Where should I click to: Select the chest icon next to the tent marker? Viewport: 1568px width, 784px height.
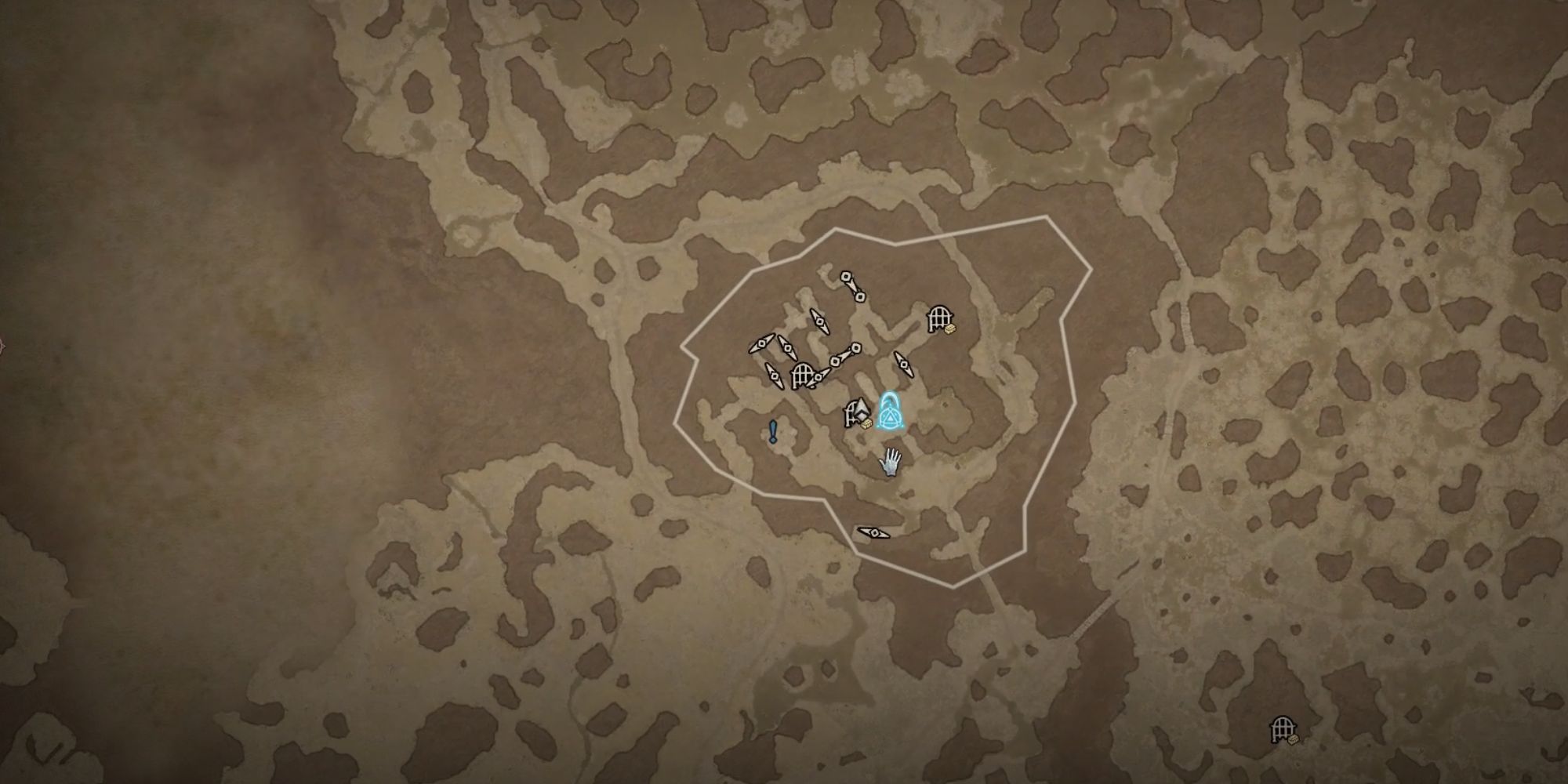coord(866,423)
